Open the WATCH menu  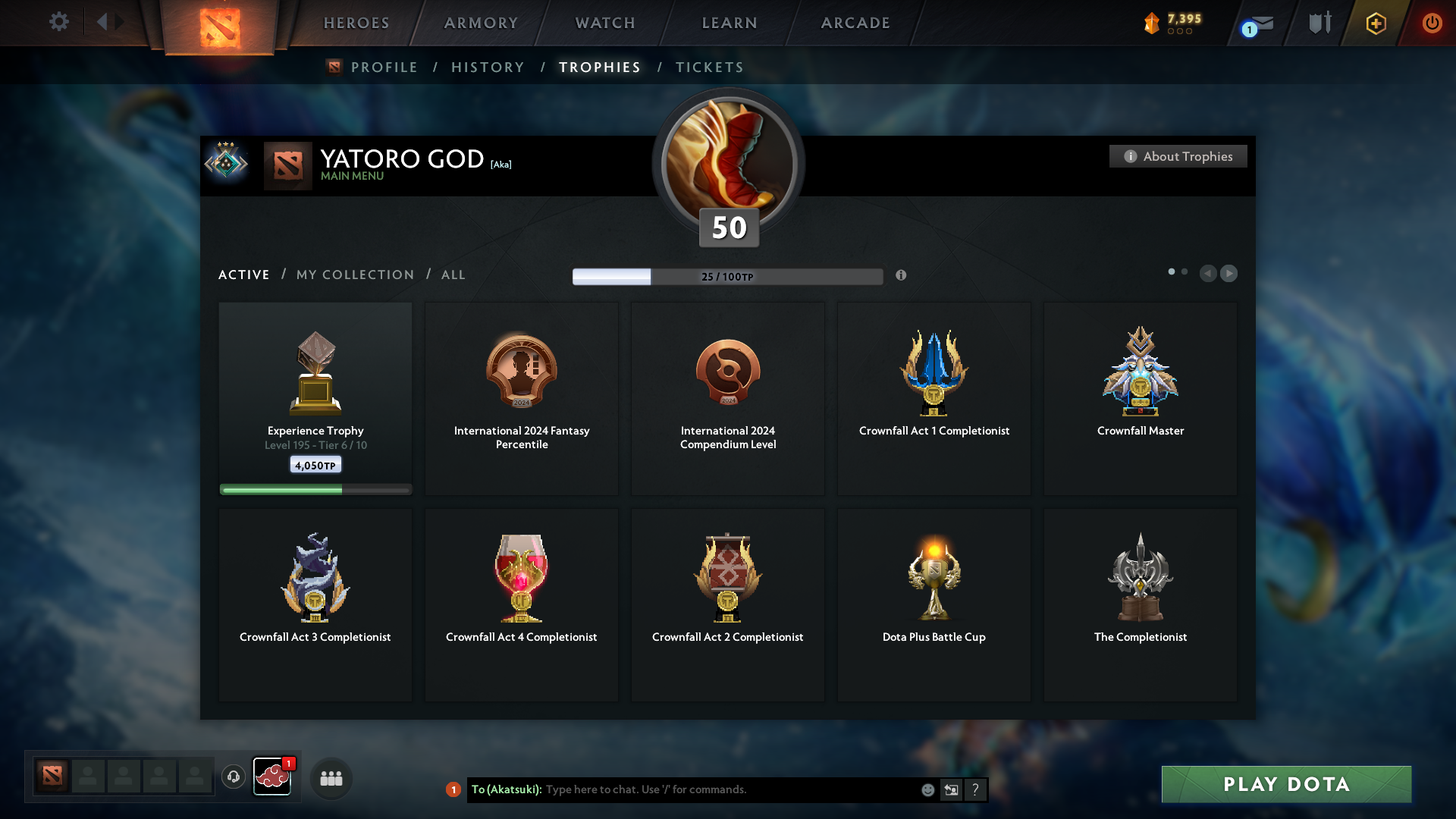coord(604,23)
